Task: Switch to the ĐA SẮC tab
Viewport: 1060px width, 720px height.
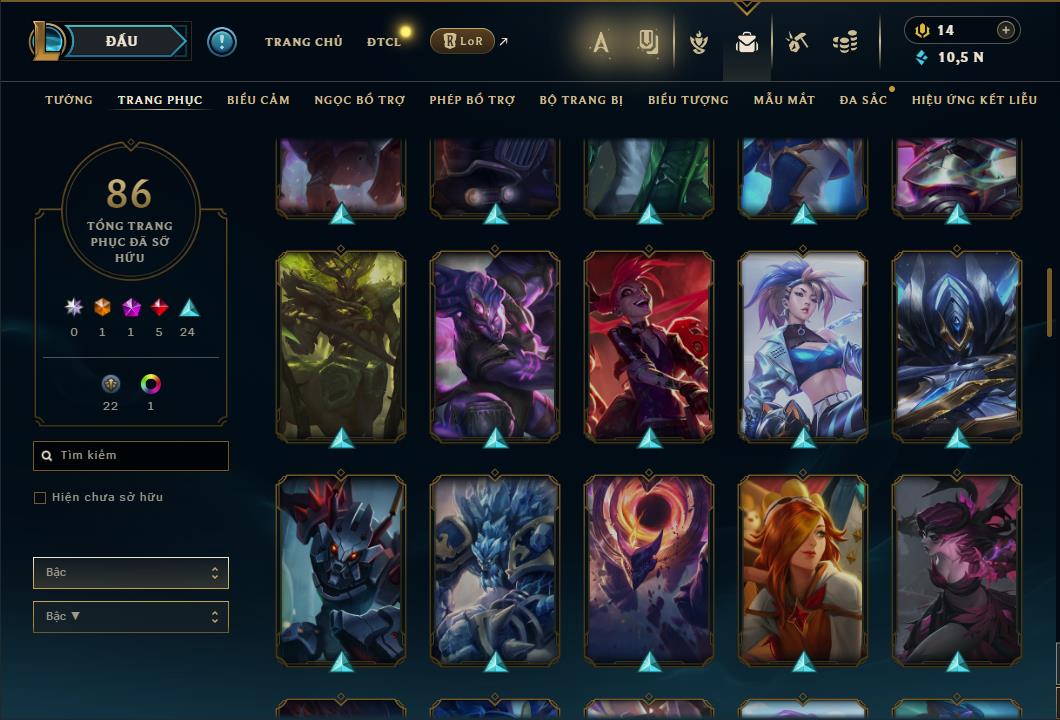Action: [x=863, y=100]
